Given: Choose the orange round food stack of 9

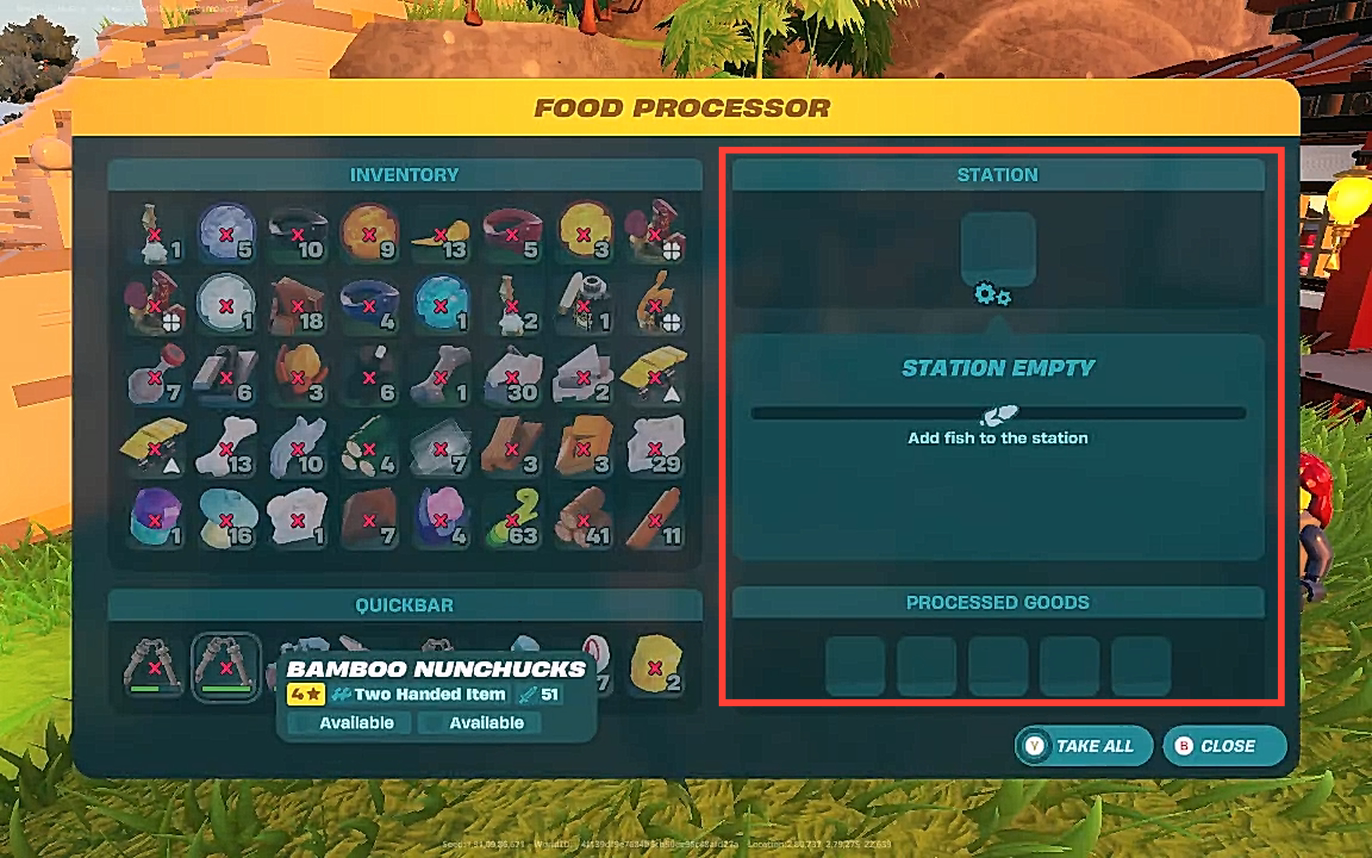Looking at the screenshot, I should click(369, 234).
